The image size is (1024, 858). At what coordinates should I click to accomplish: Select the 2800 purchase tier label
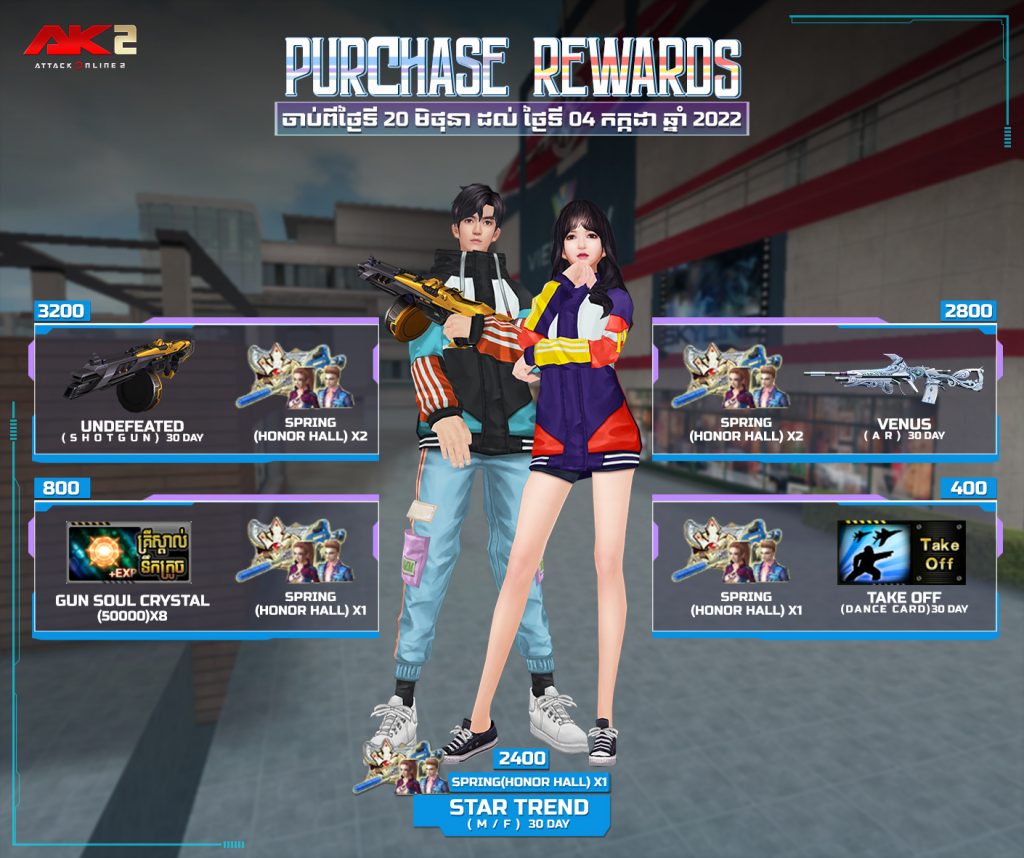pos(968,311)
